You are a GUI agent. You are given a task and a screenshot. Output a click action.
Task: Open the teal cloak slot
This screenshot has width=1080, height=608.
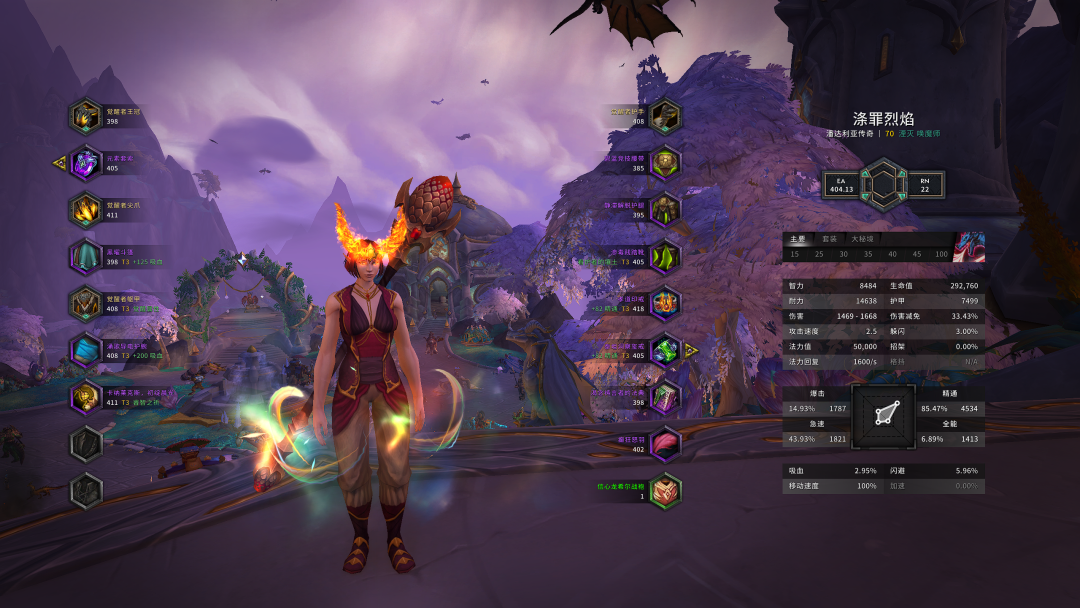pyautogui.click(x=86, y=257)
